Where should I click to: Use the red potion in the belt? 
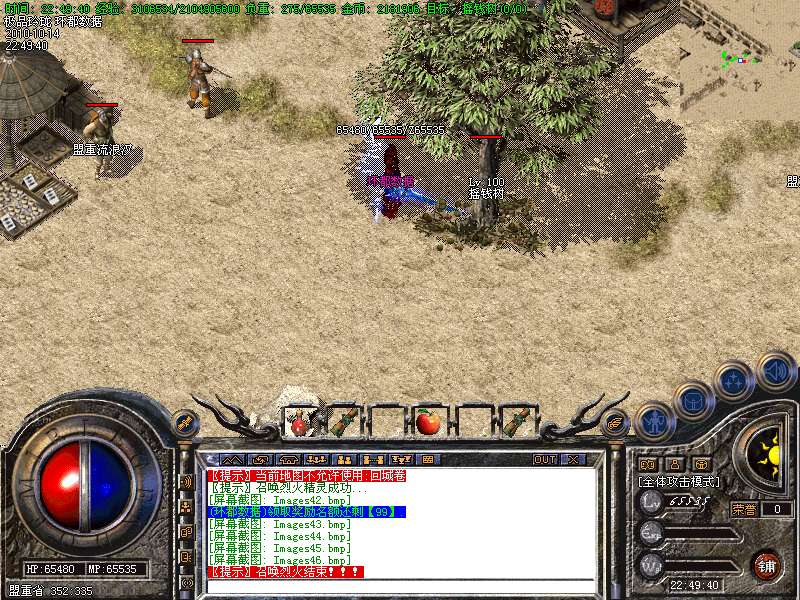click(299, 423)
